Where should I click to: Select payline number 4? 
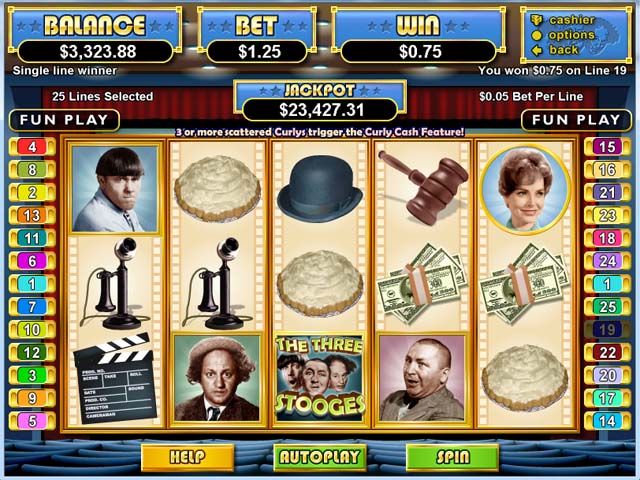[33, 147]
